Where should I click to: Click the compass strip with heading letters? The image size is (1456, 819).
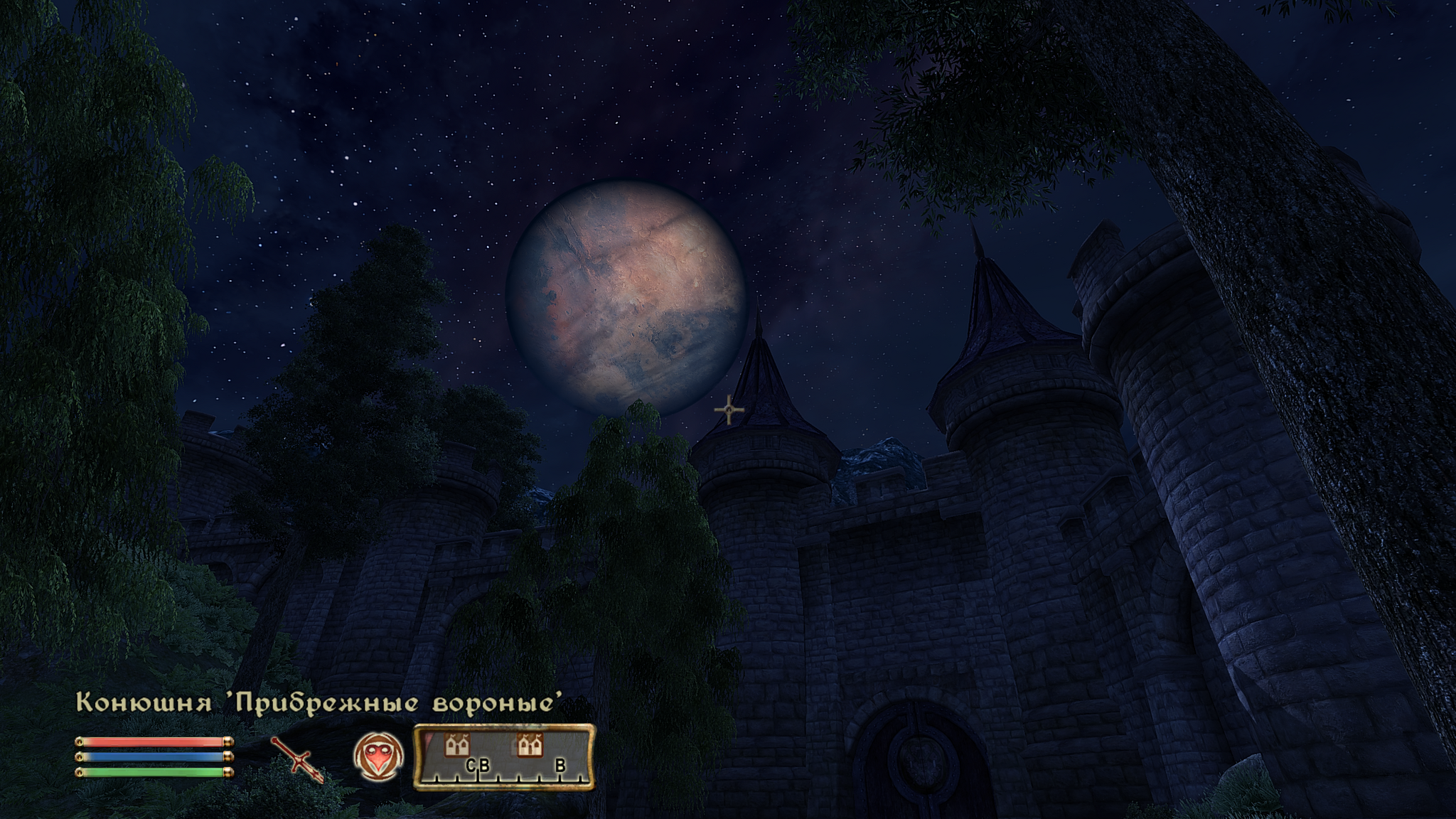[503, 757]
